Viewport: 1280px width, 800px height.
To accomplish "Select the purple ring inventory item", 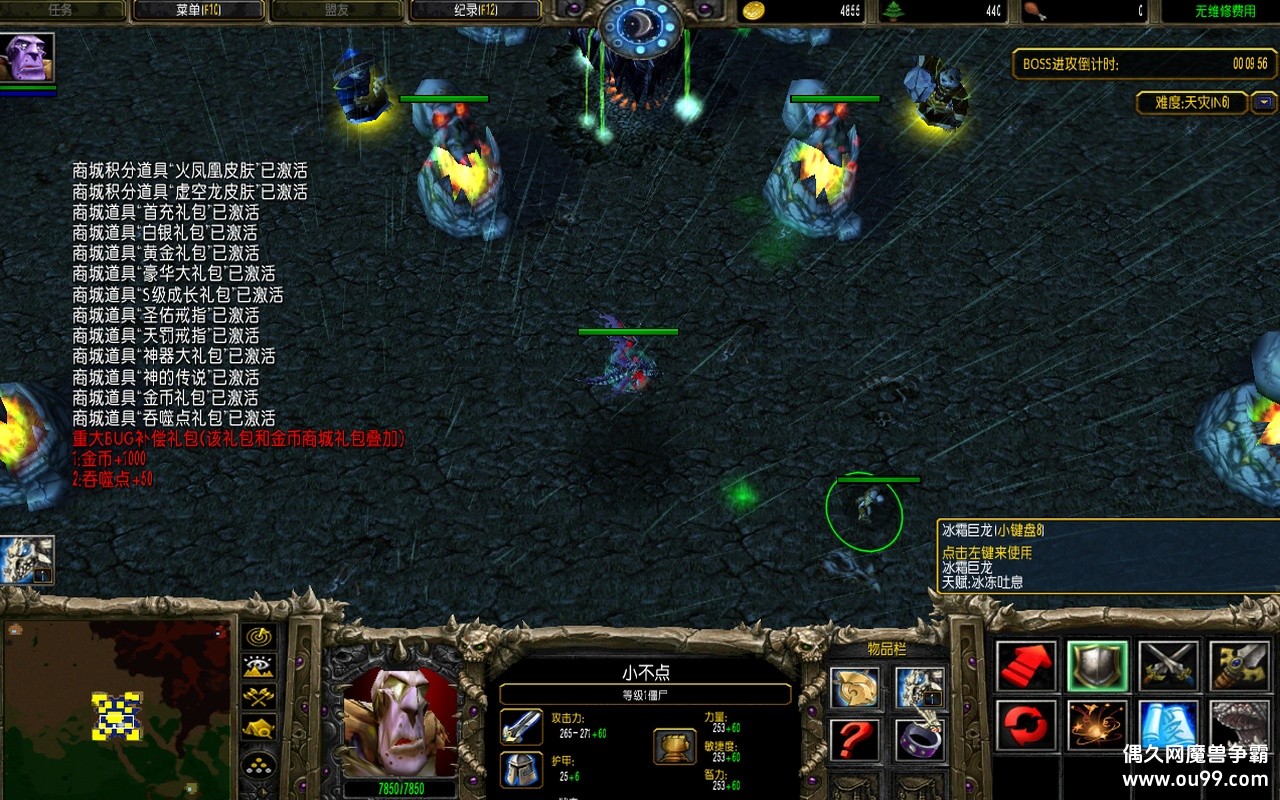I will (919, 740).
